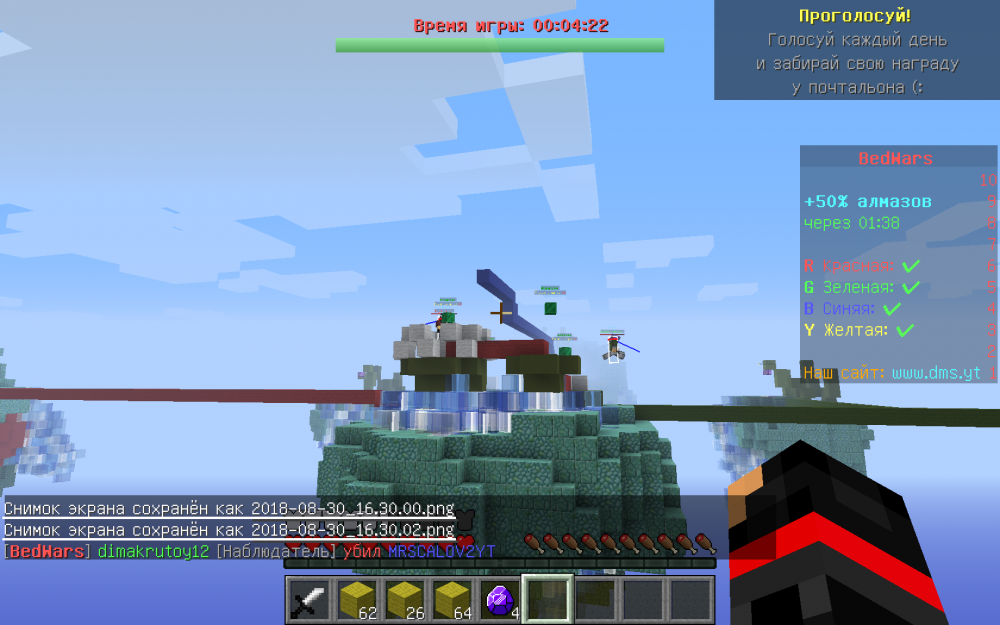Select the iron sword hotbar slot
The width and height of the screenshot is (1000, 625).
coord(309,600)
